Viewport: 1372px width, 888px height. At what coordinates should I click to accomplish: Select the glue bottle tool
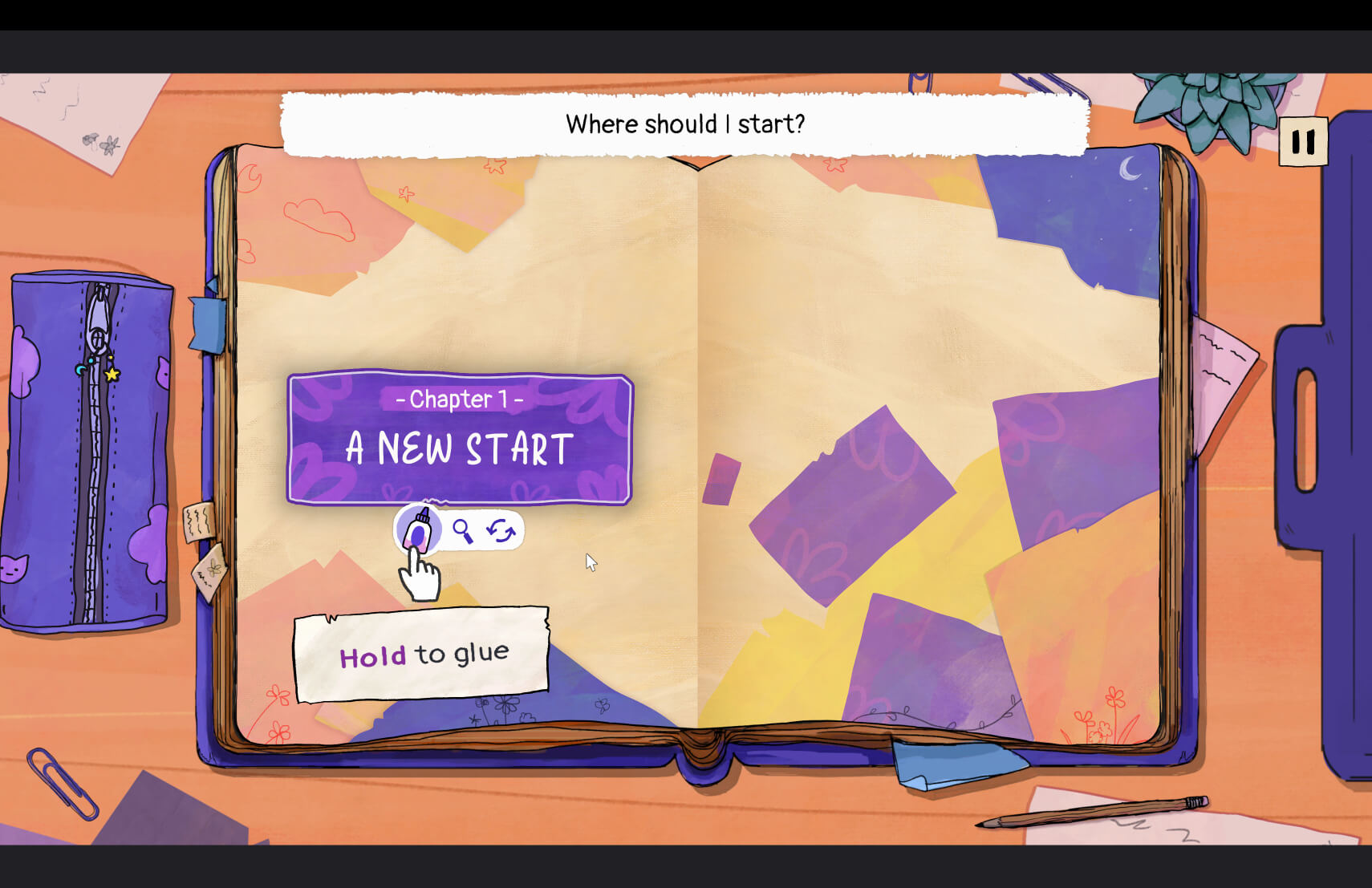[x=418, y=529]
